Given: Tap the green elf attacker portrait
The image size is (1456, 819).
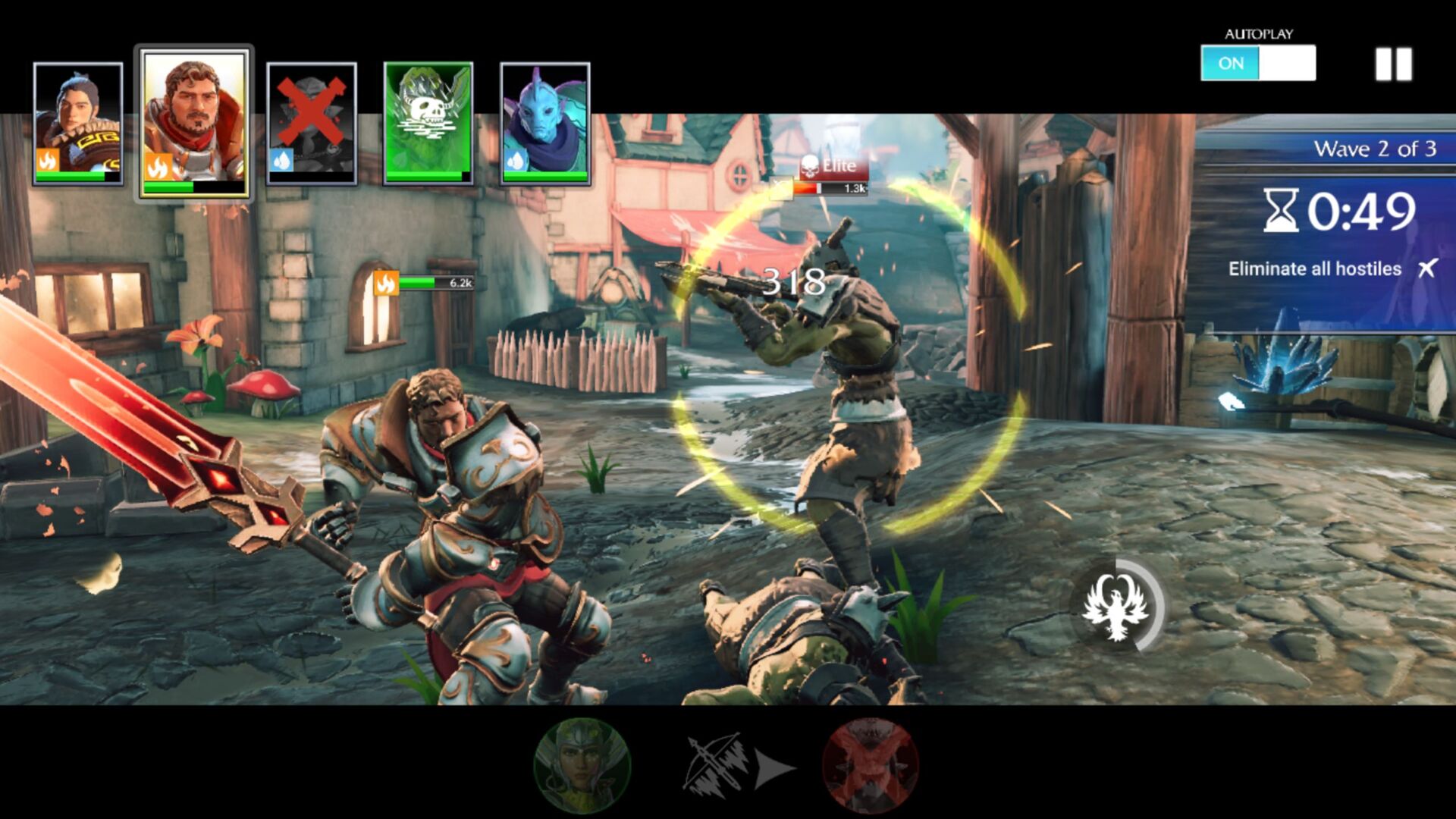Looking at the screenshot, I should tap(582, 765).
